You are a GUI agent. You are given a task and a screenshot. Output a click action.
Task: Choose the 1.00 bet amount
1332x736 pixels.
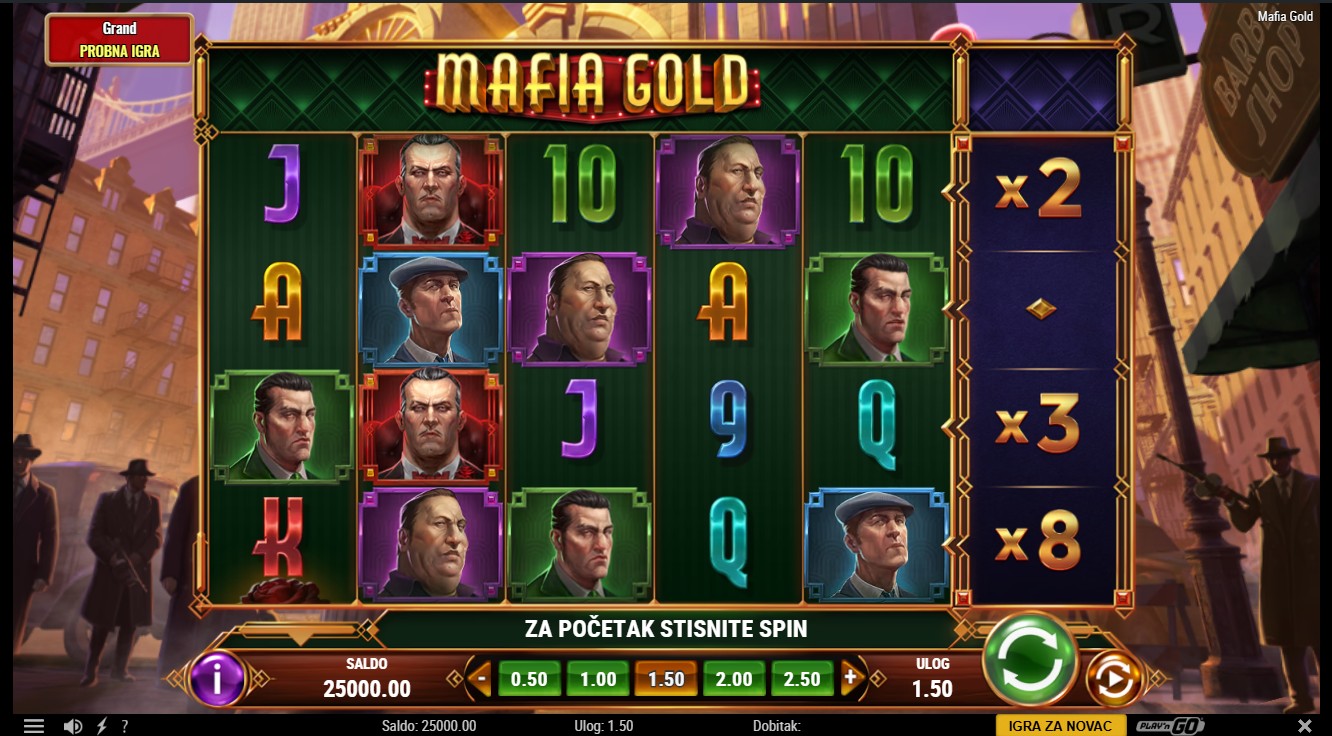coord(598,679)
